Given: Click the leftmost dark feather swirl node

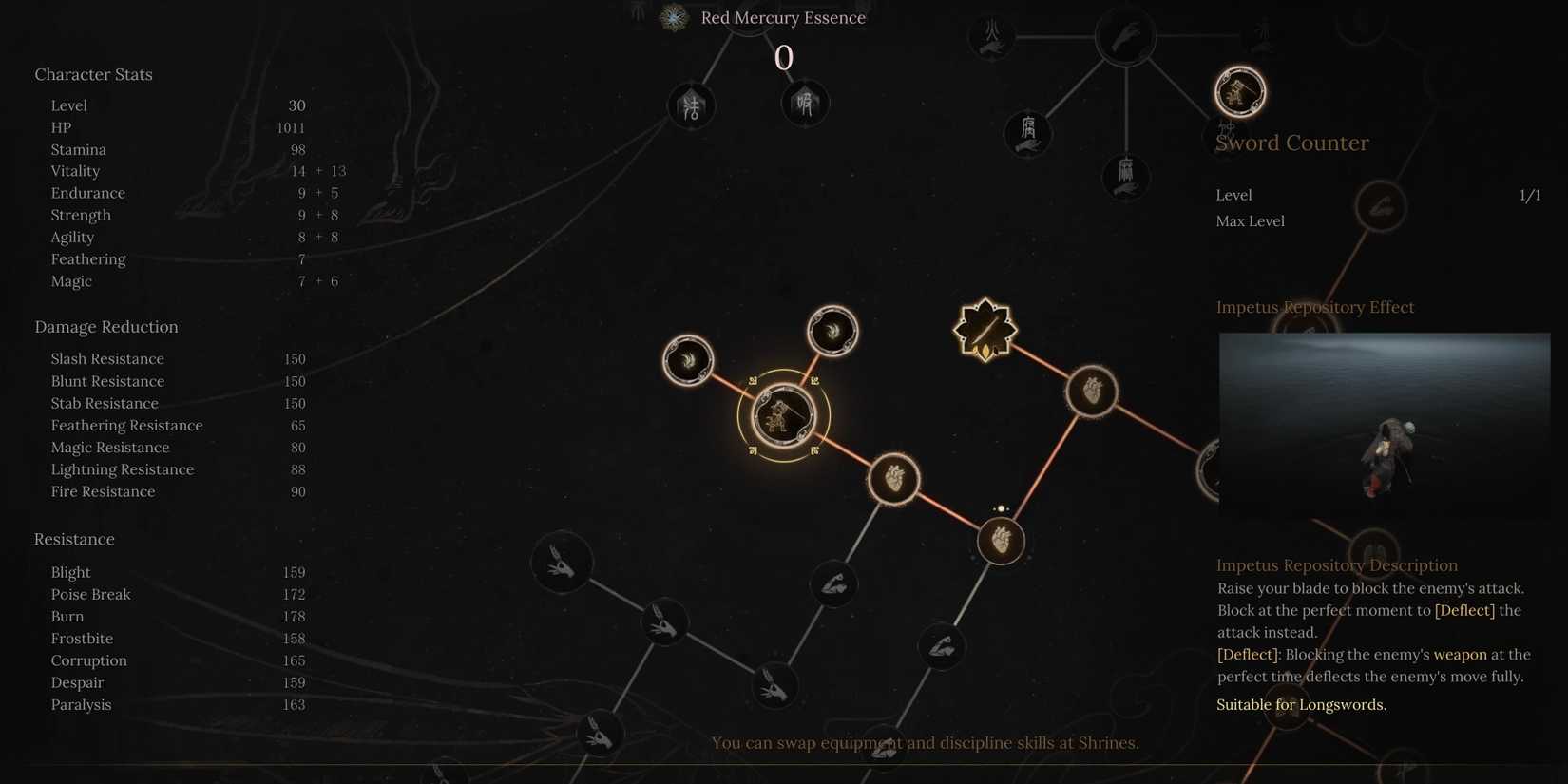Looking at the screenshot, I should tap(688, 360).
